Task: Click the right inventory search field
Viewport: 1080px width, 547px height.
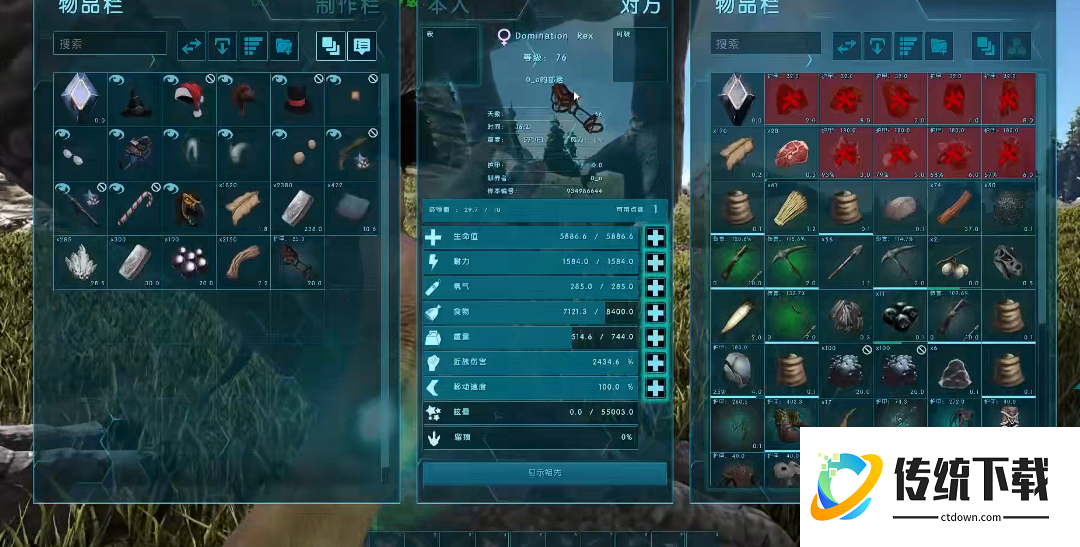Action: [766, 45]
